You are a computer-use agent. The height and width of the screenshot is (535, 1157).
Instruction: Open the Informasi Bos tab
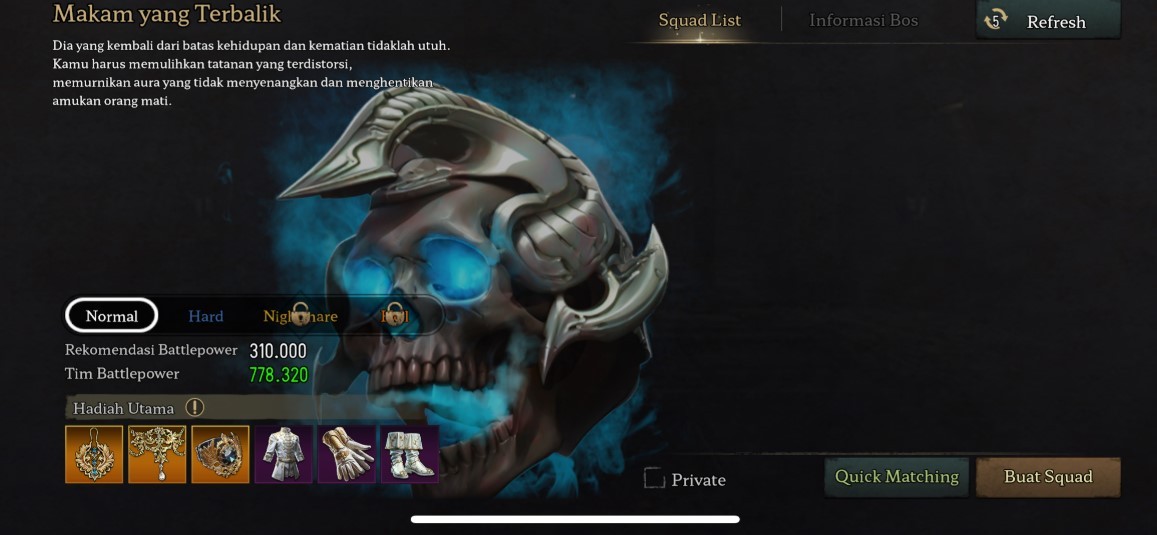pyautogui.click(x=863, y=21)
